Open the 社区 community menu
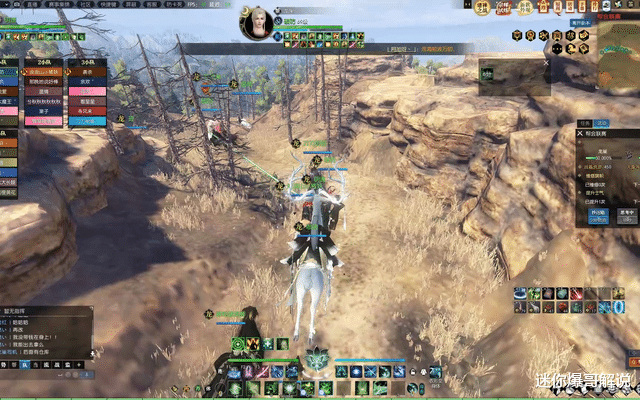Viewport: 640px width, 400px height. [x=84, y=5]
